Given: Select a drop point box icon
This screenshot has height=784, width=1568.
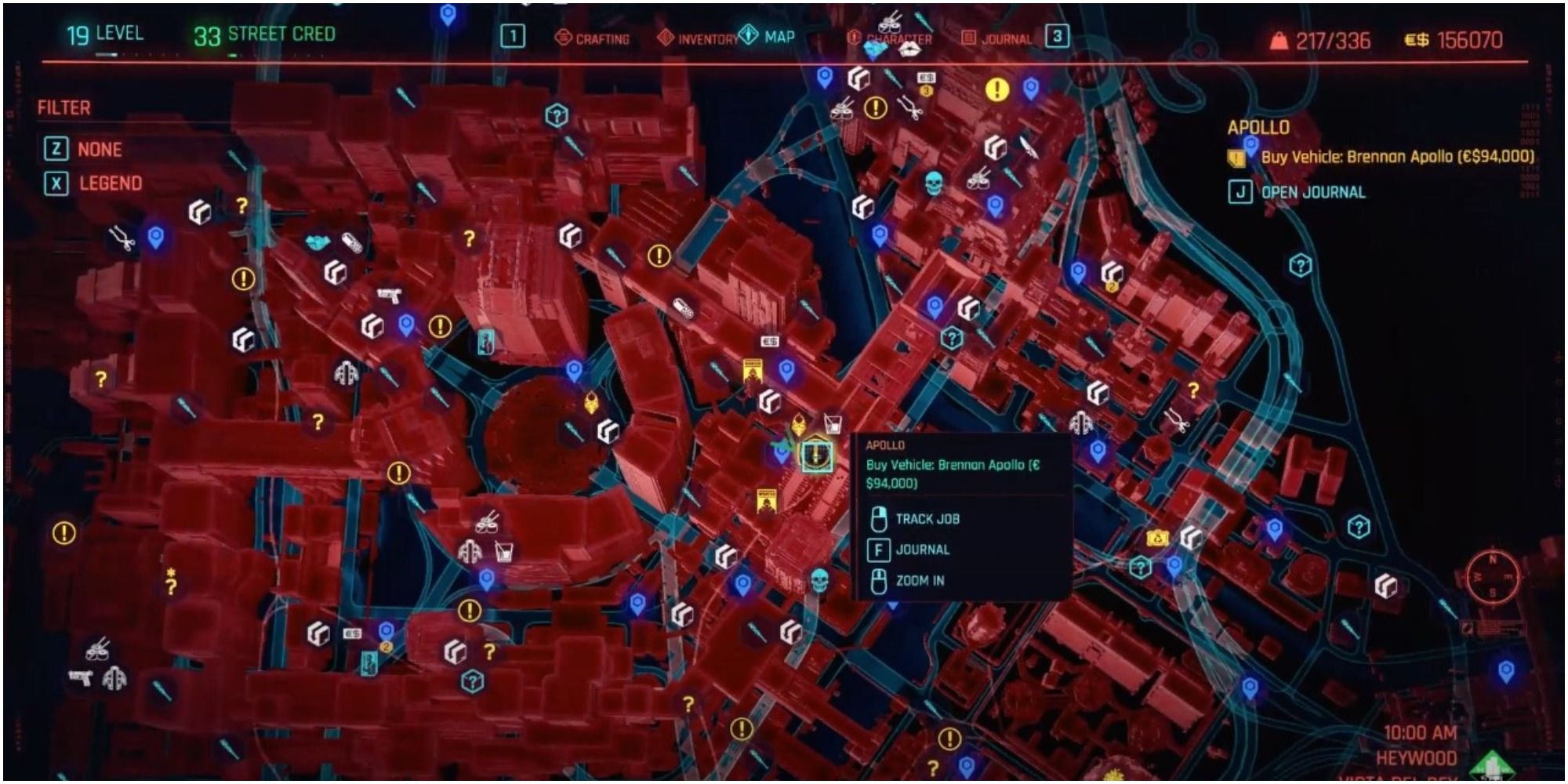Looking at the screenshot, I should coord(332,274).
